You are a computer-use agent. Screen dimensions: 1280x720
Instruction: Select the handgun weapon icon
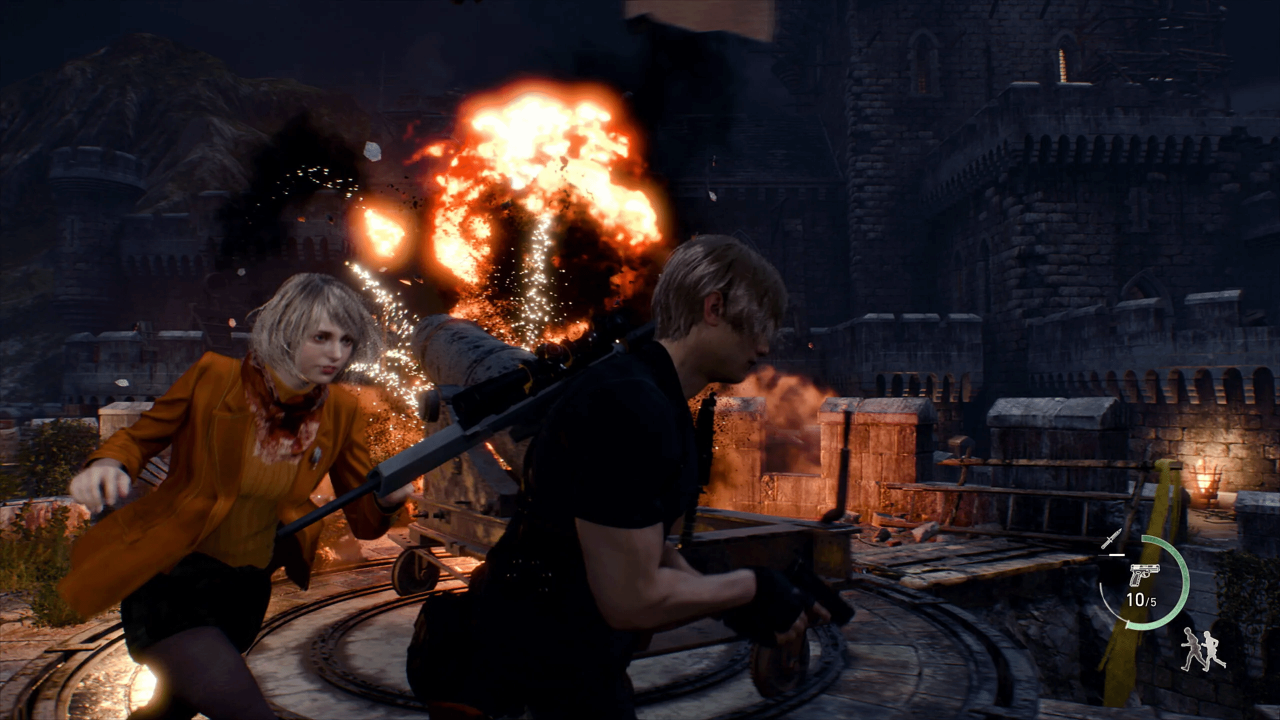[x=1143, y=574]
